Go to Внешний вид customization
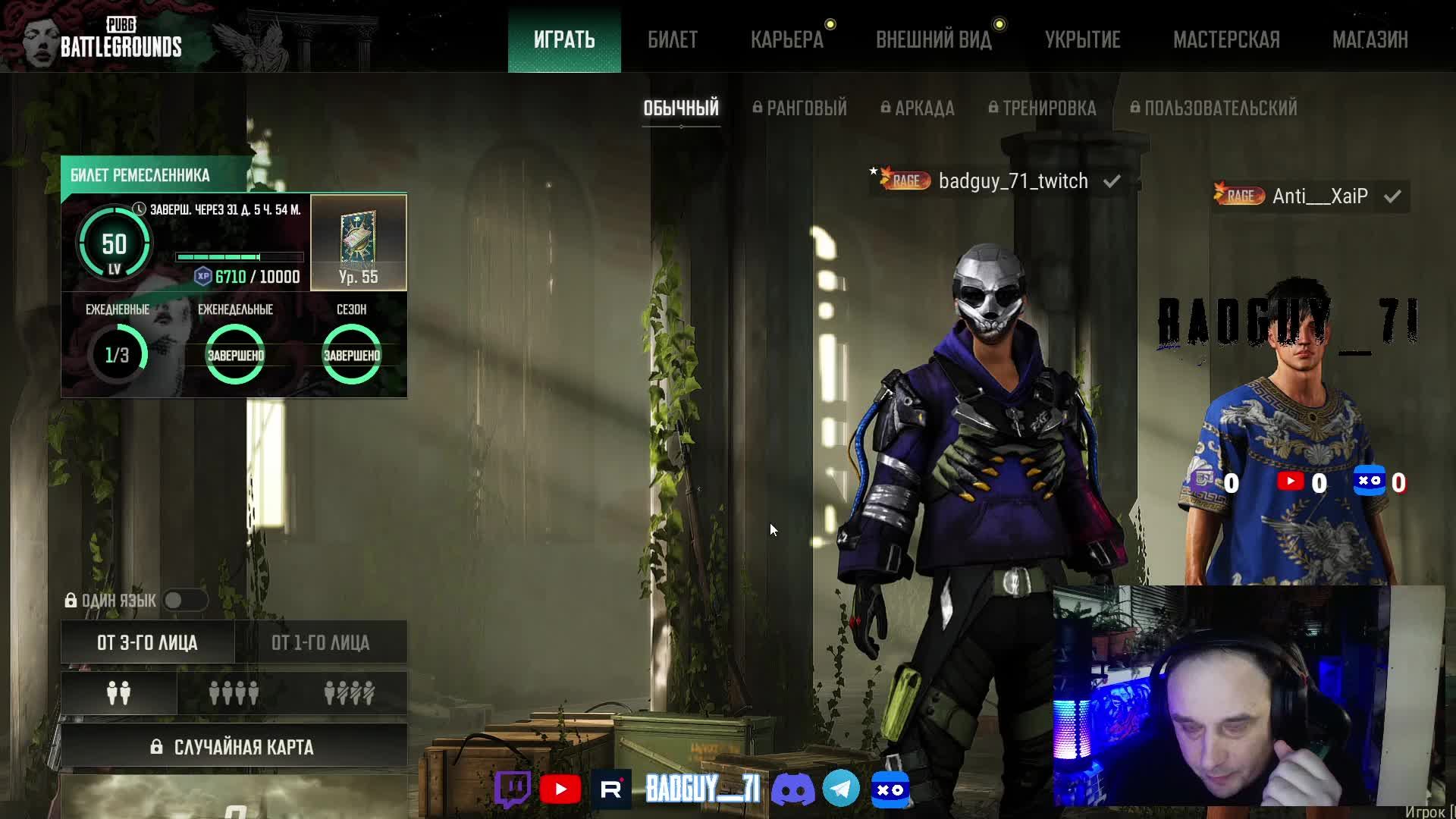Image resolution: width=1456 pixels, height=819 pixels. (x=934, y=39)
